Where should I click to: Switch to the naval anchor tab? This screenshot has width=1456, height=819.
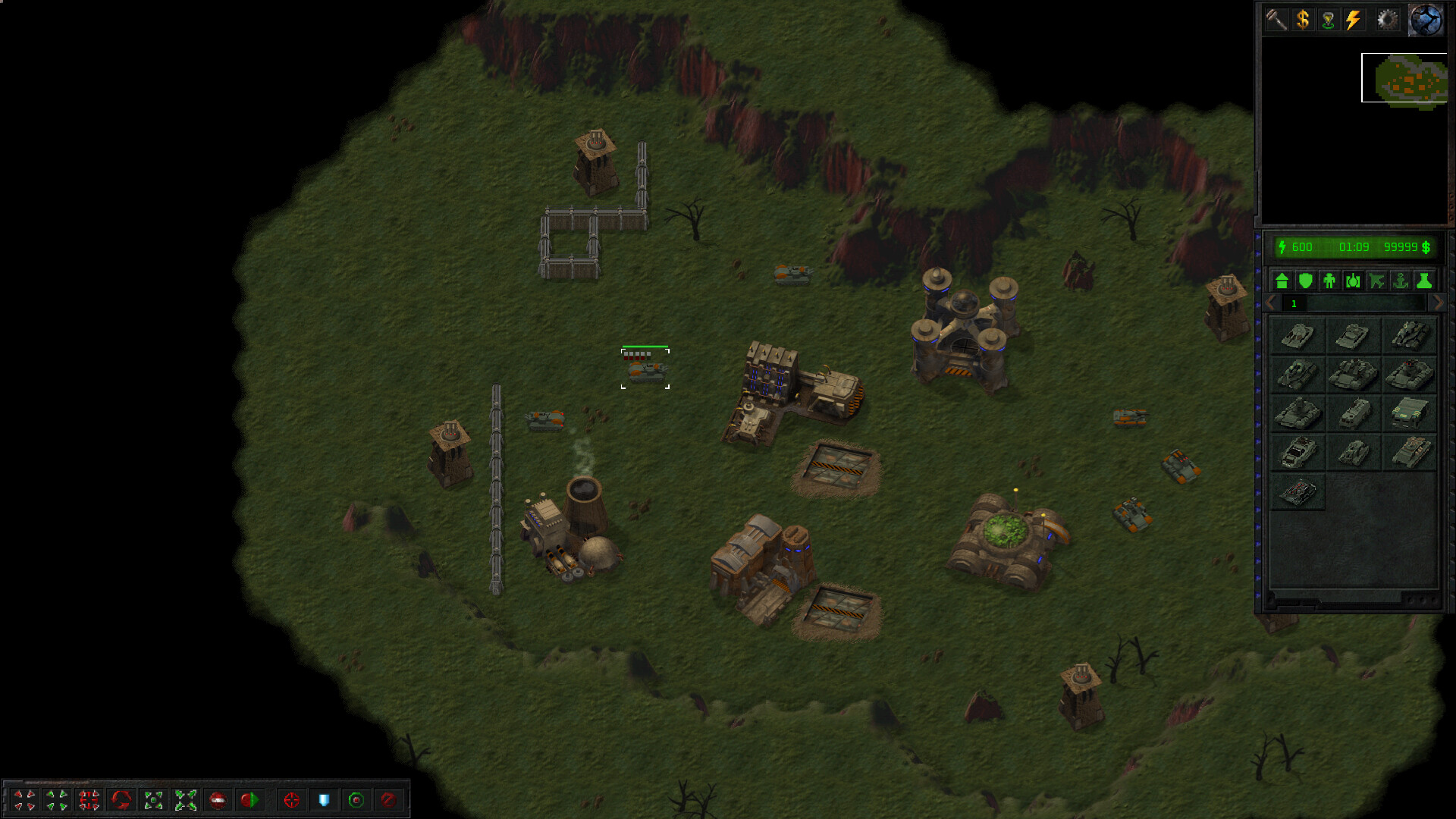(x=1401, y=281)
